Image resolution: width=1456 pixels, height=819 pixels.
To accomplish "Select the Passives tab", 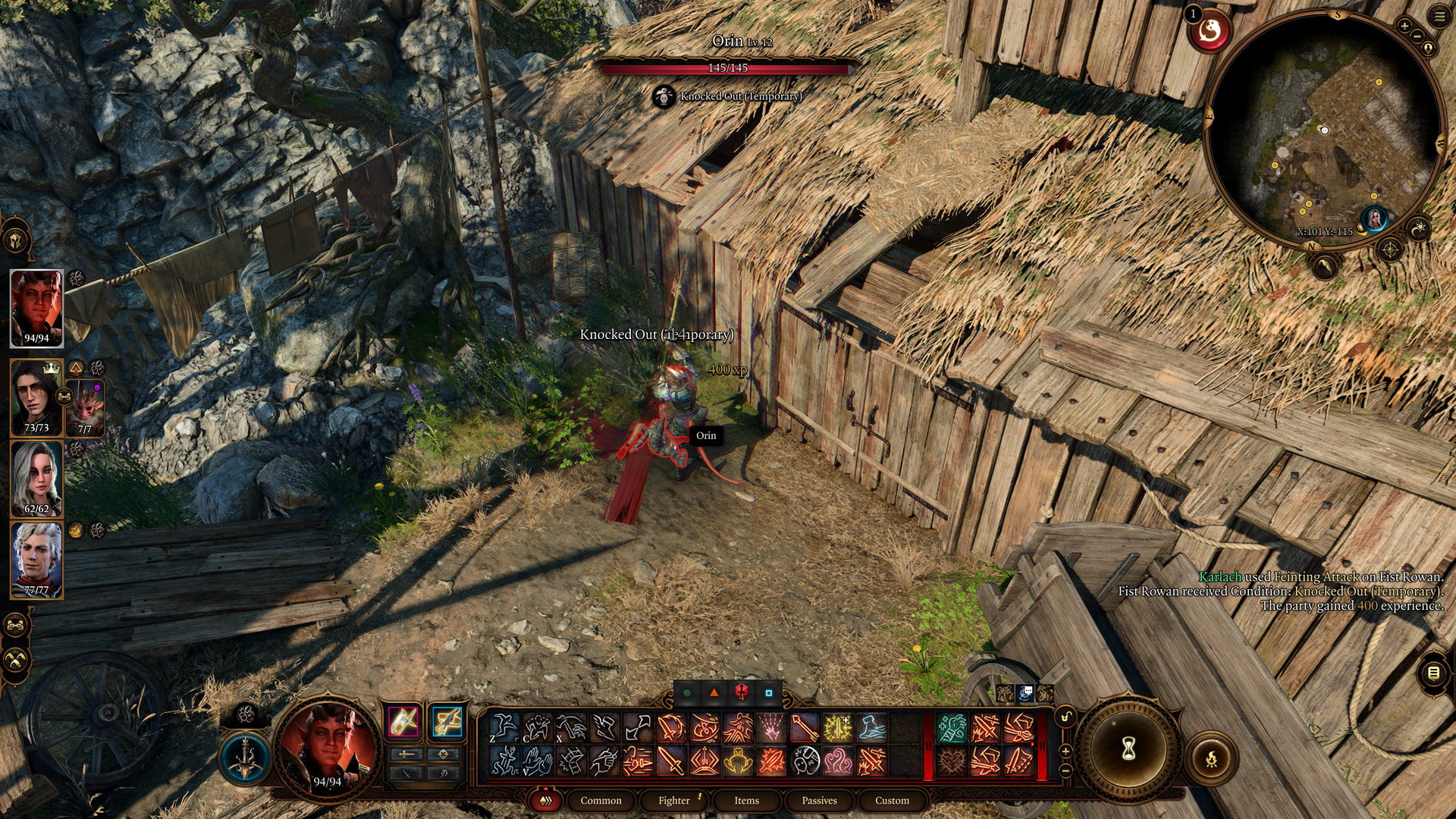I will [819, 800].
